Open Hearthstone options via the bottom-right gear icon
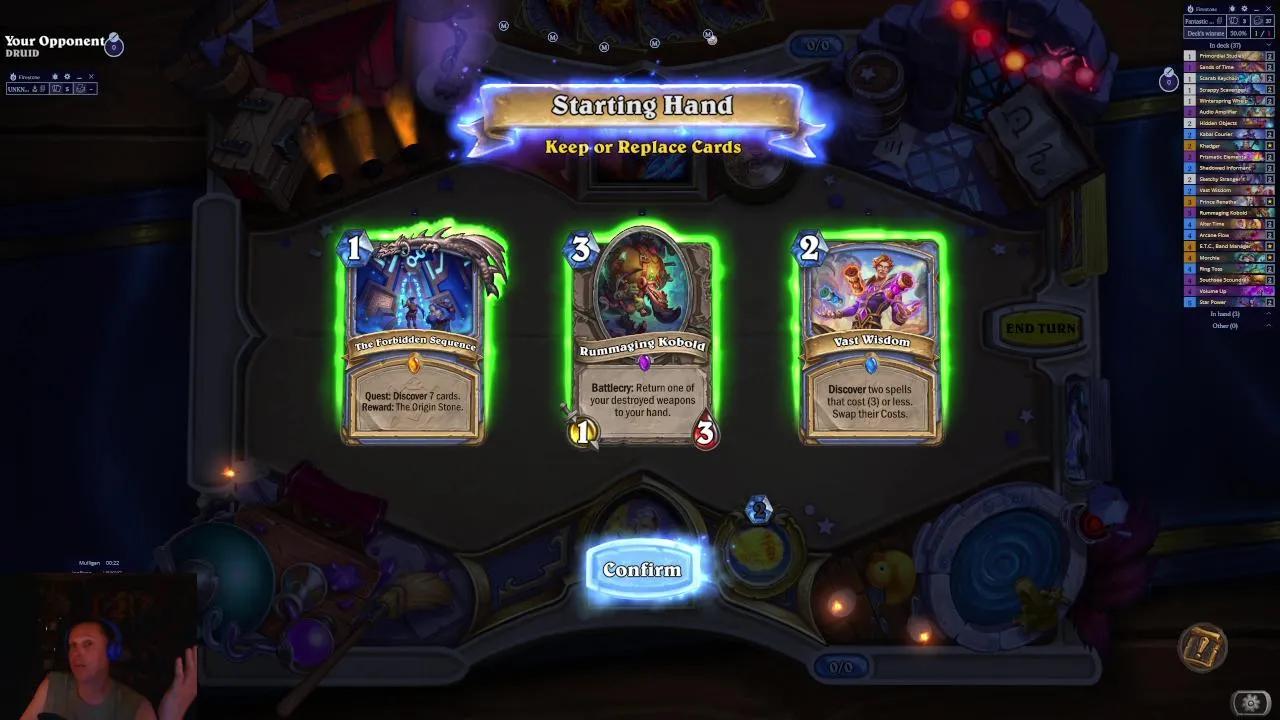Screen dimensions: 1280x720 (x=1251, y=702)
